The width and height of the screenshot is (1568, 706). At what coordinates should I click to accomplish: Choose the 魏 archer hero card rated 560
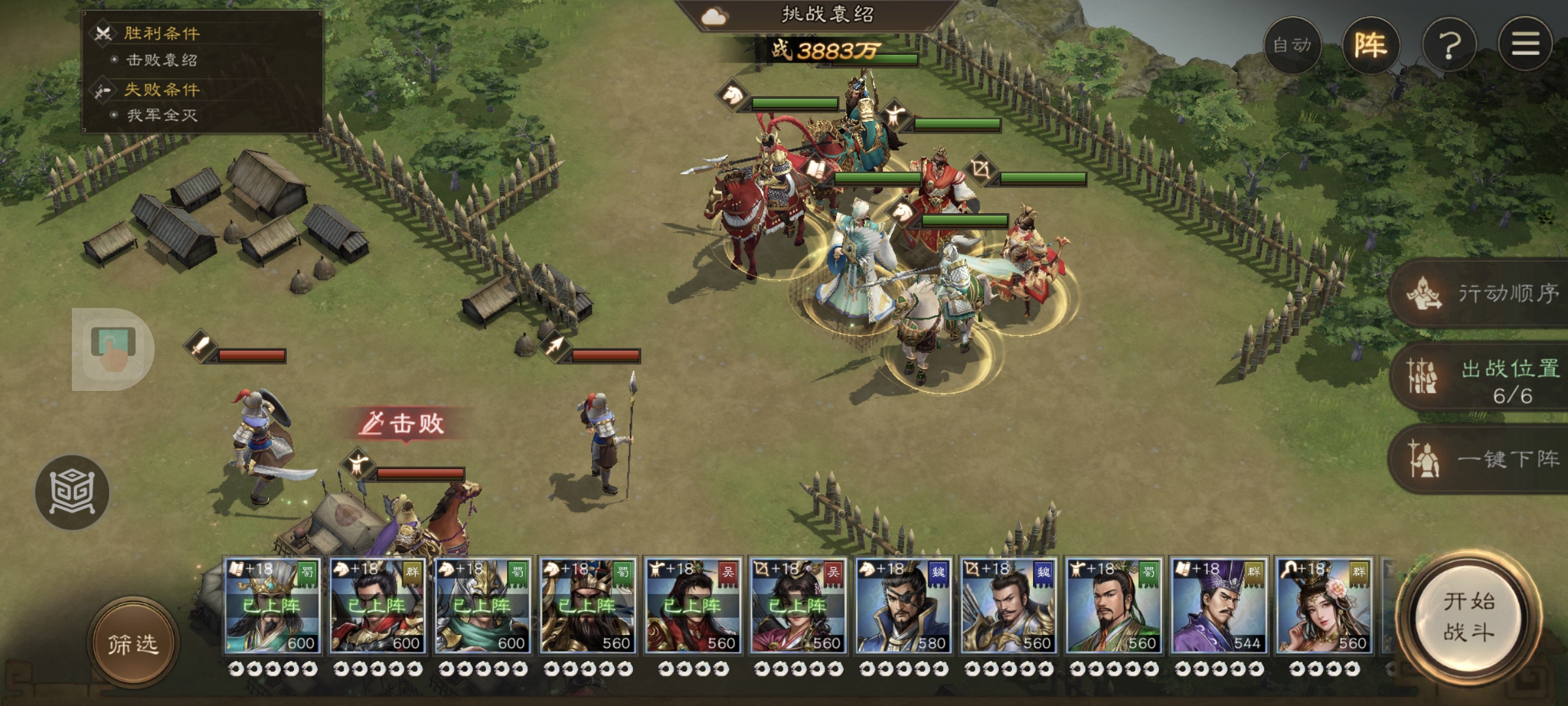1008,606
